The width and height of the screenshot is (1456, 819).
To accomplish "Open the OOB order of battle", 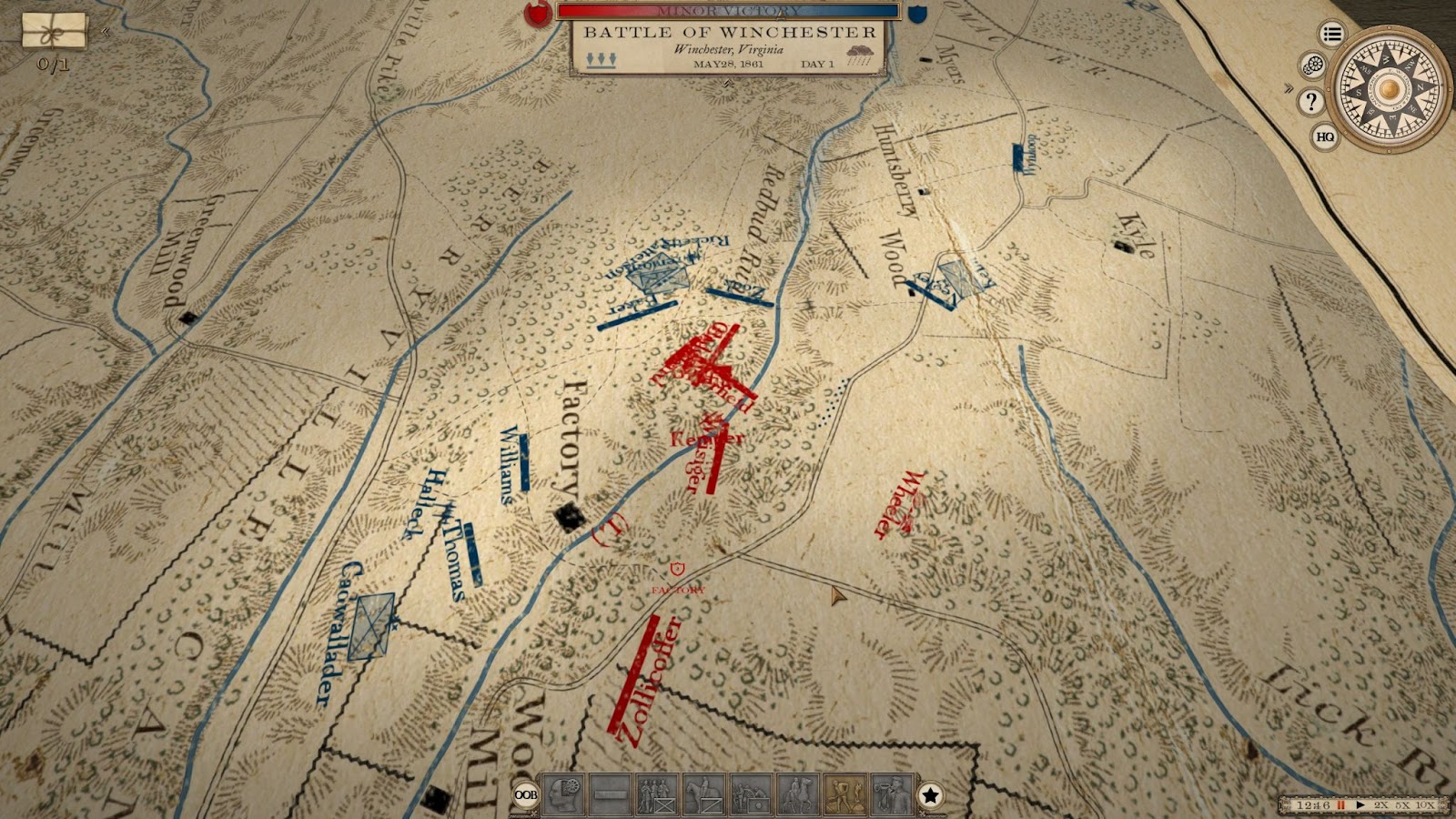I will 525,794.
